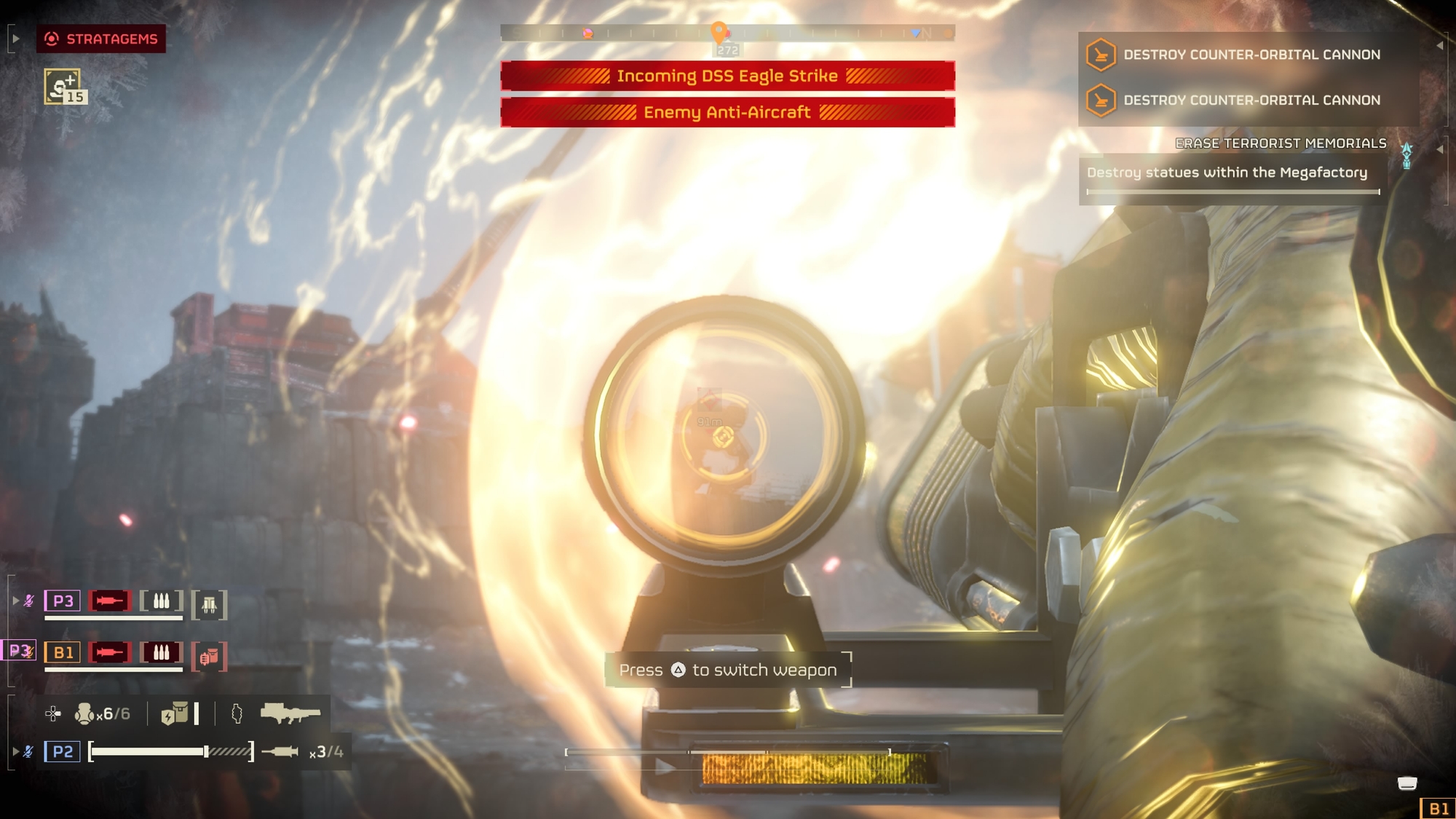
Task: Select squadmate B1's orange name tag
Action: click(63, 652)
